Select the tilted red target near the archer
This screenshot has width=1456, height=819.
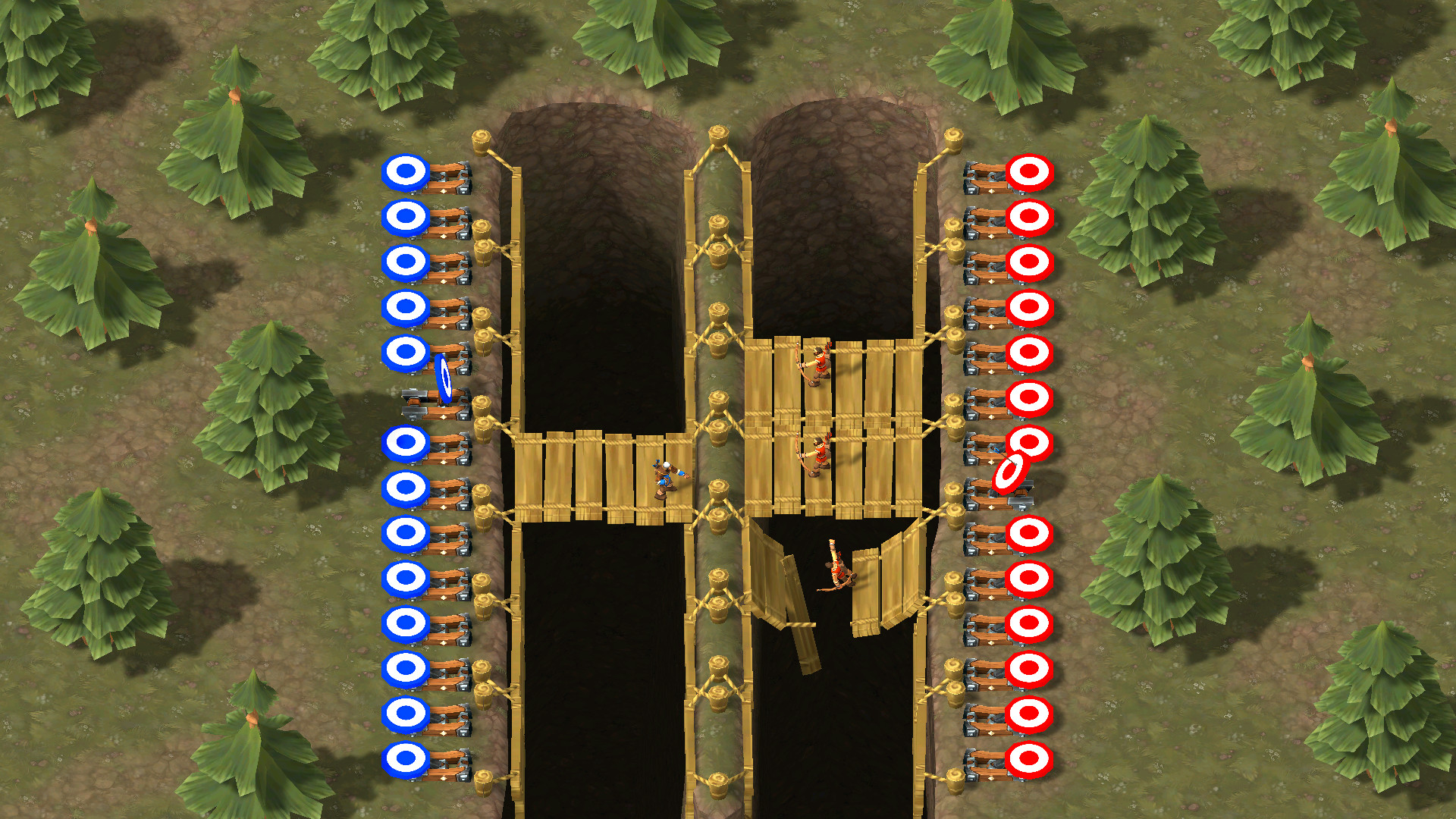coord(1009,473)
